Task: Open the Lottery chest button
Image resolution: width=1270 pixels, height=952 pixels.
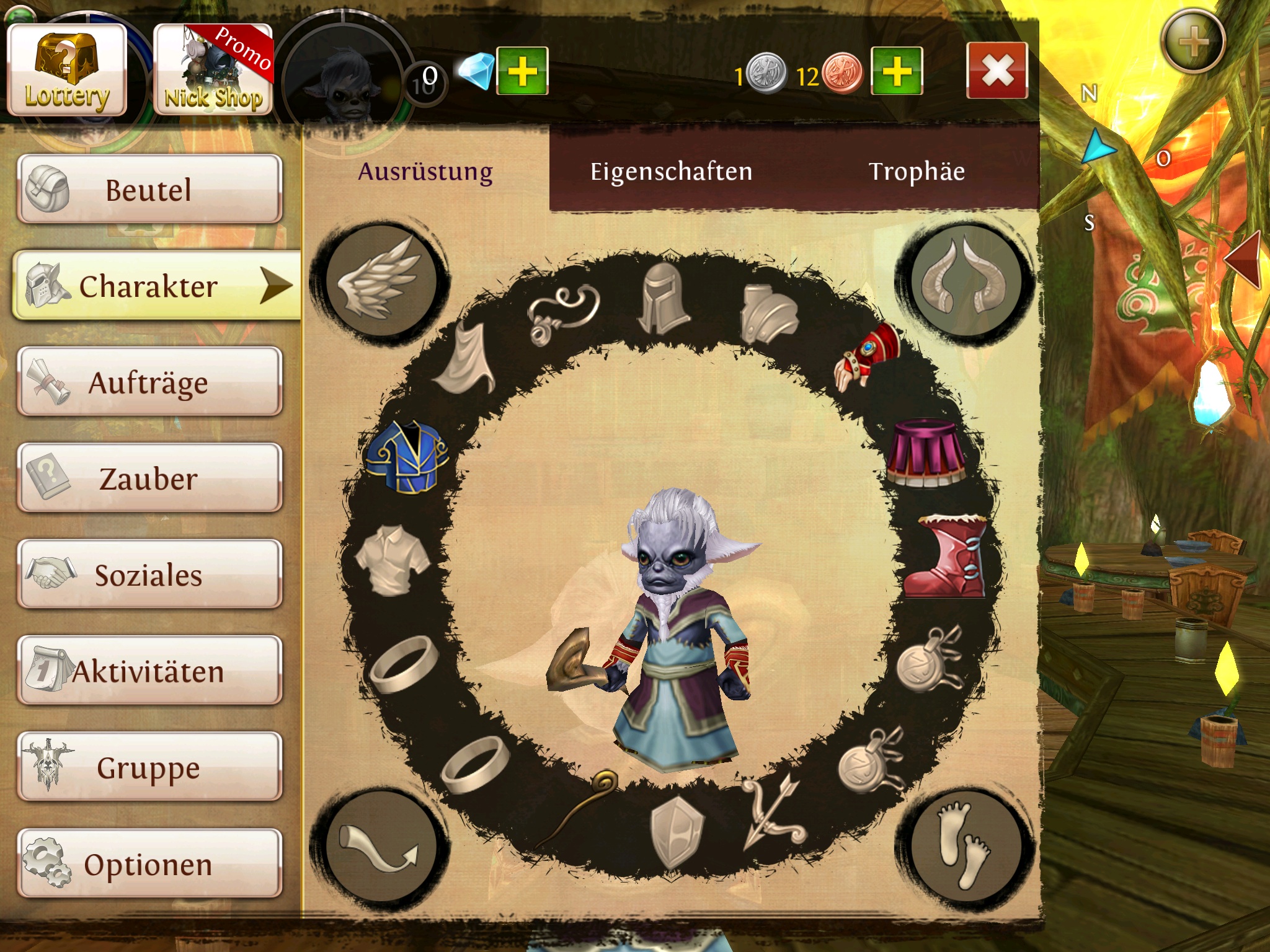Action: pyautogui.click(x=67, y=69)
